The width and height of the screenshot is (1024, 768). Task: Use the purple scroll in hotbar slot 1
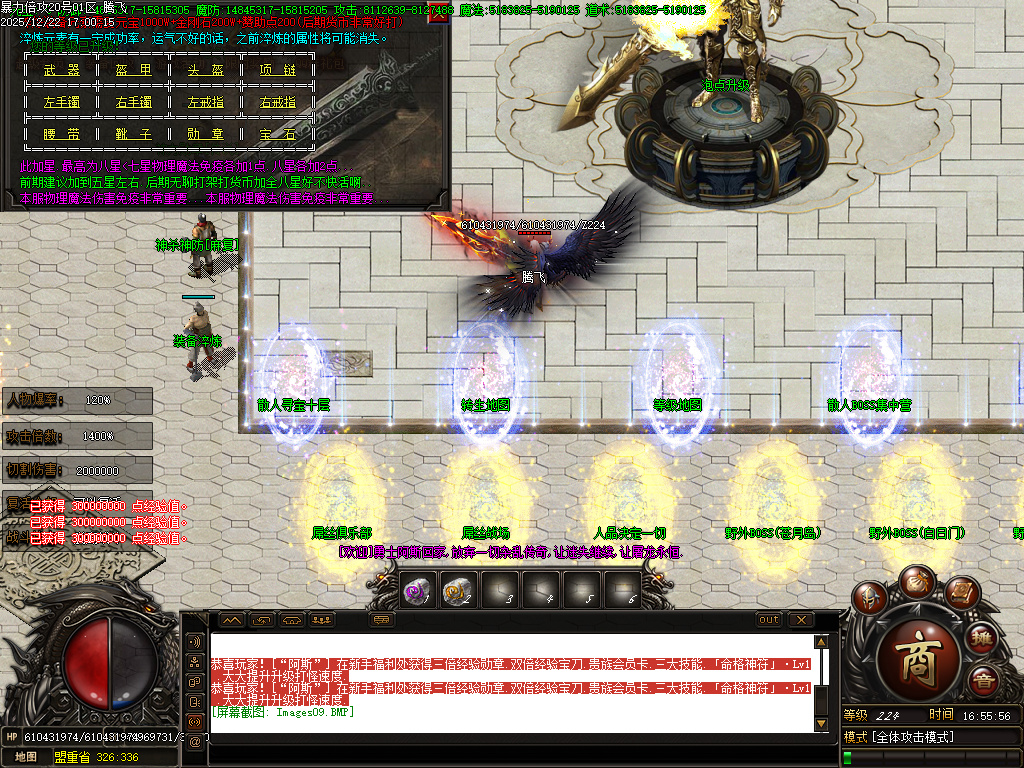click(415, 591)
